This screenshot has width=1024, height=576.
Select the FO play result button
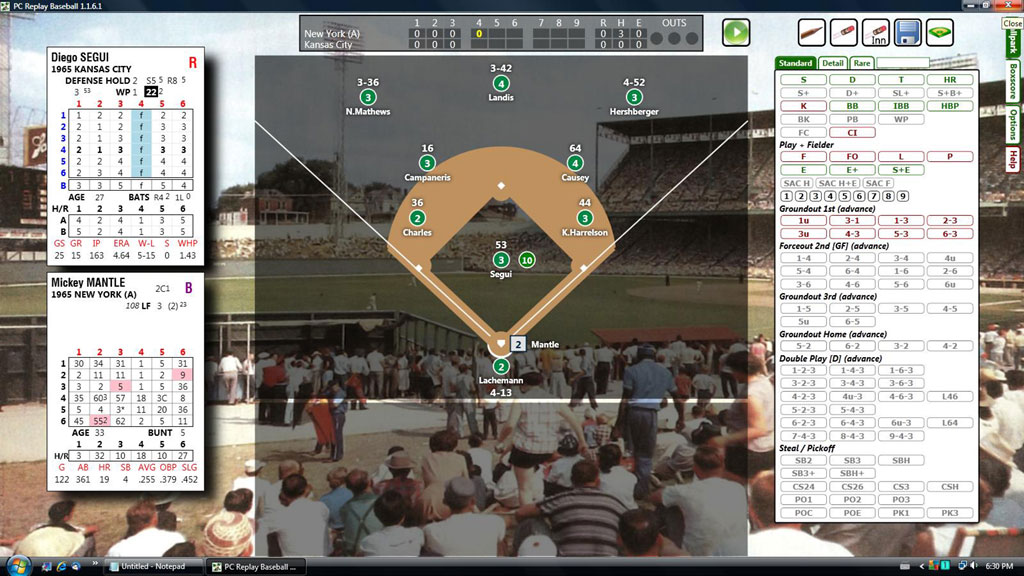tap(852, 157)
